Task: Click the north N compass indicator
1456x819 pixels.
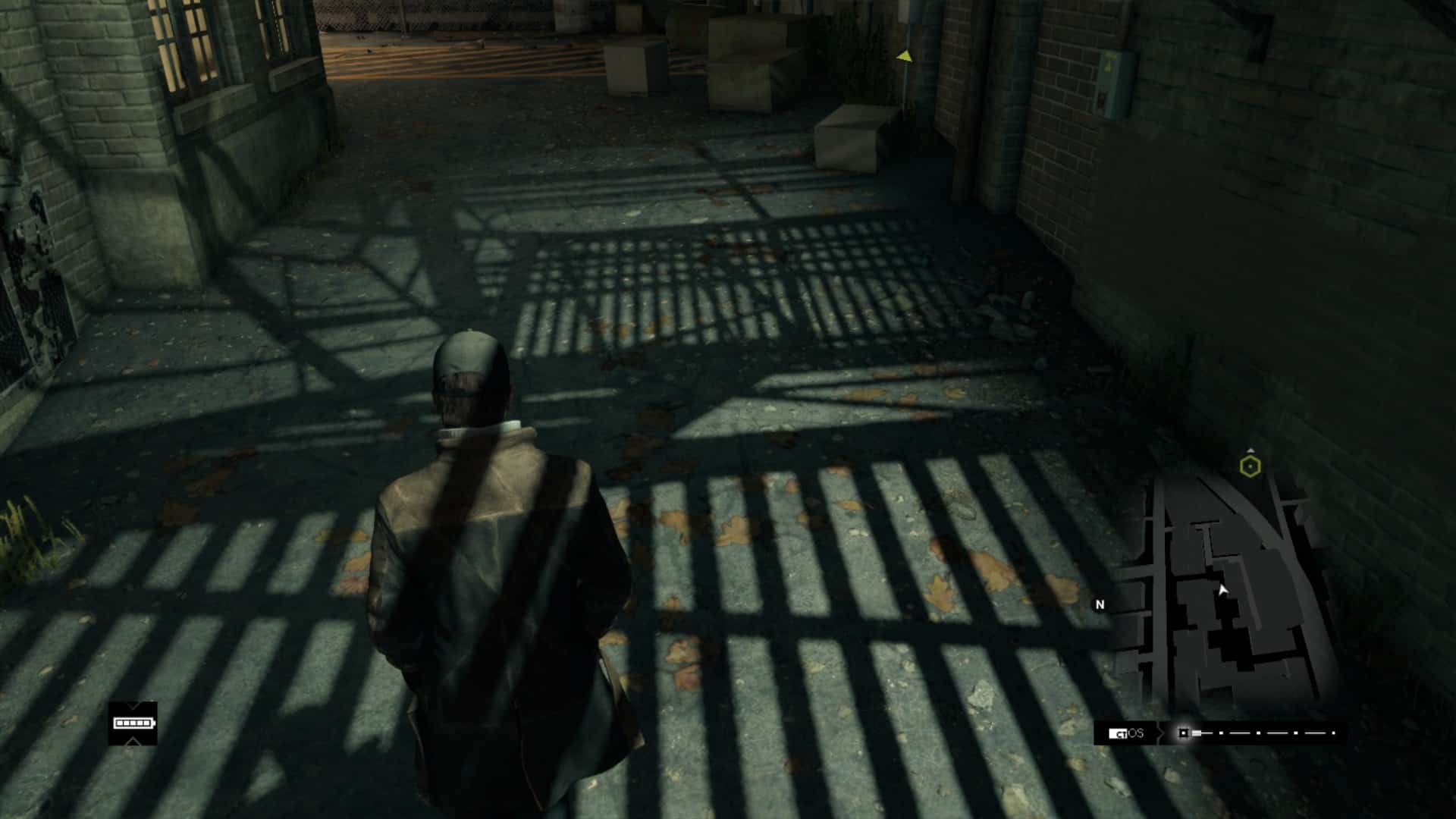Action: (x=1100, y=604)
